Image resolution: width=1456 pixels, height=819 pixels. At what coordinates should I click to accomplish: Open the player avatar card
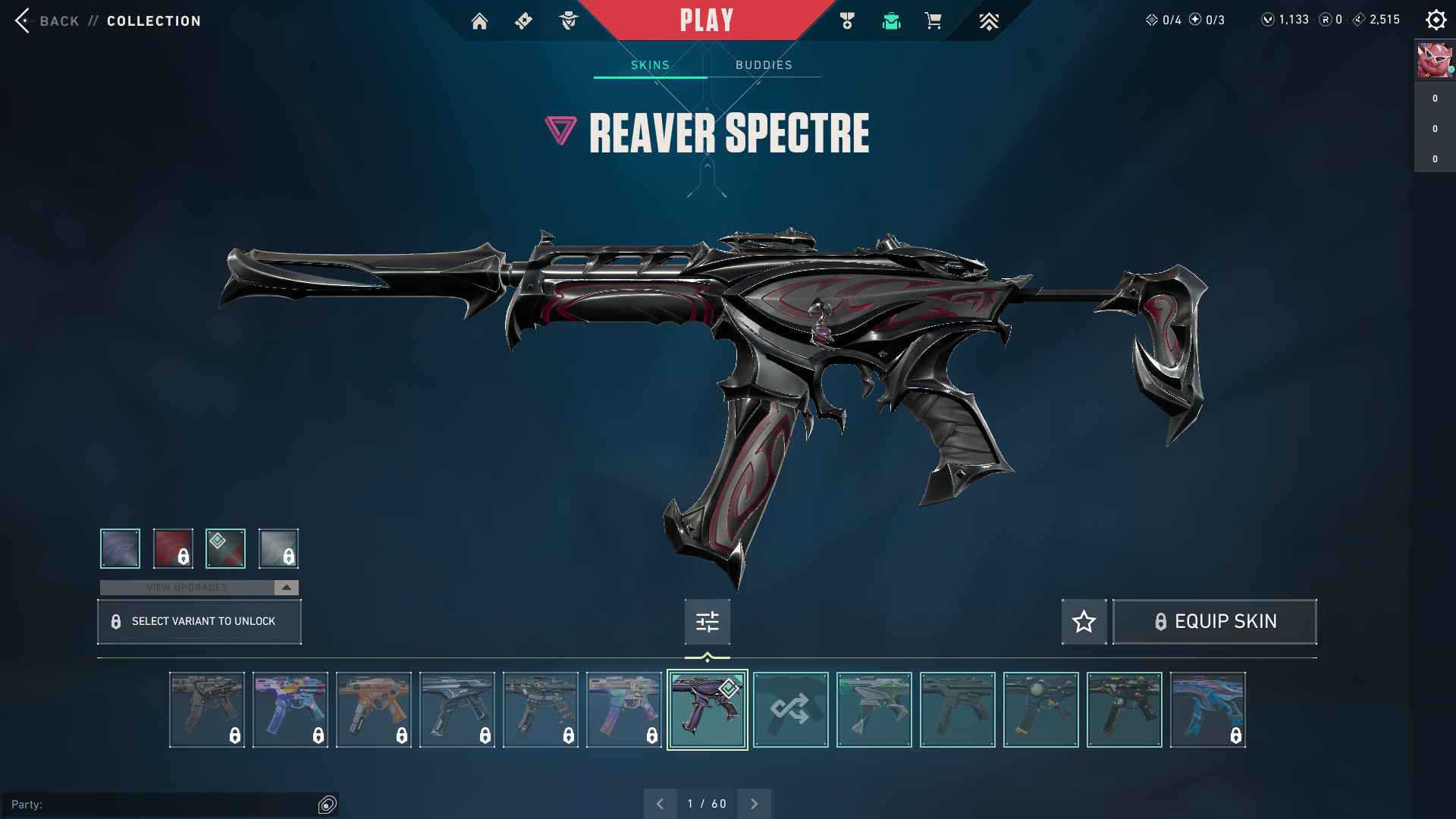[1435, 61]
